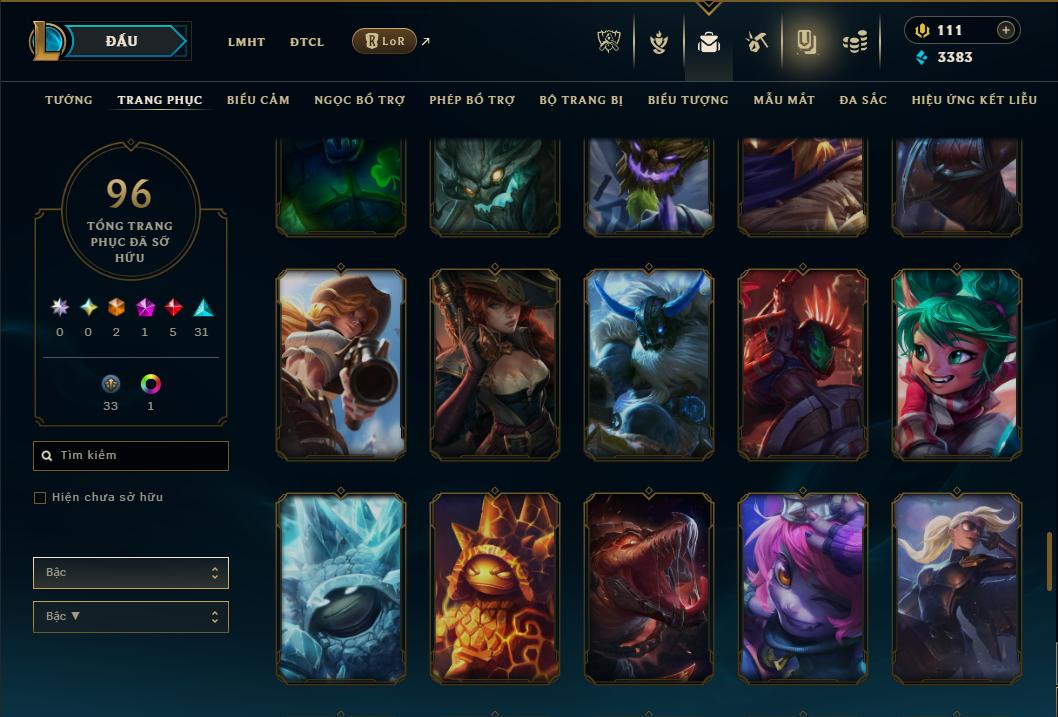Viewport: 1058px width, 717px height.
Task: Open the LMHT home link
Action: [246, 42]
